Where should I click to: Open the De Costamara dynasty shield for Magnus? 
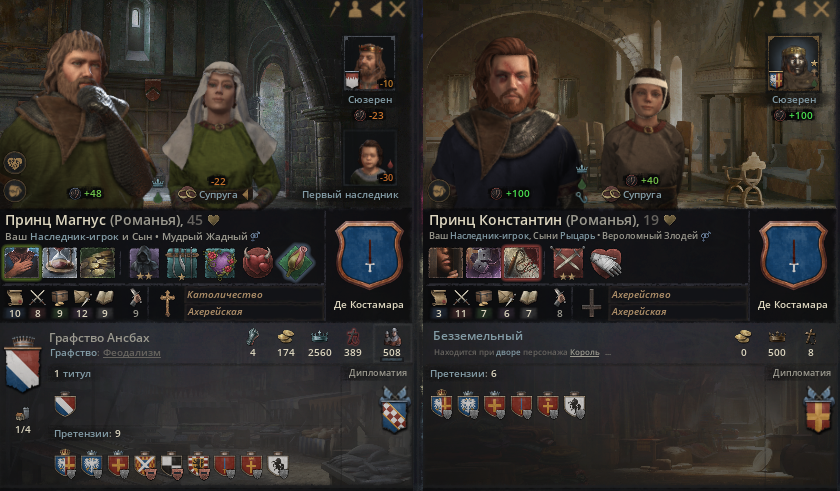tap(366, 255)
